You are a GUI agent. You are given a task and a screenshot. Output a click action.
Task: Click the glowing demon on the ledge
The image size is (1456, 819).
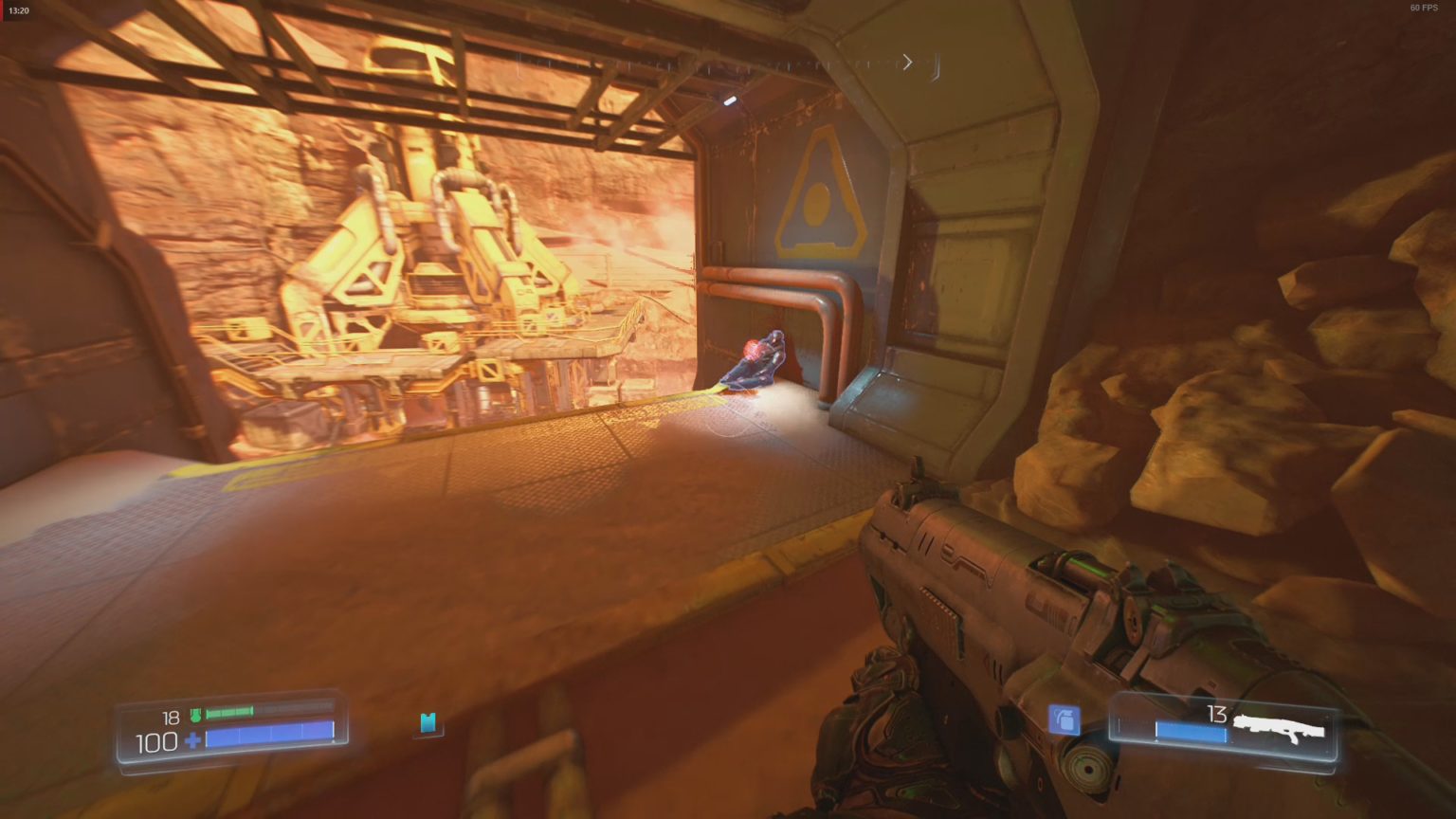point(754,362)
